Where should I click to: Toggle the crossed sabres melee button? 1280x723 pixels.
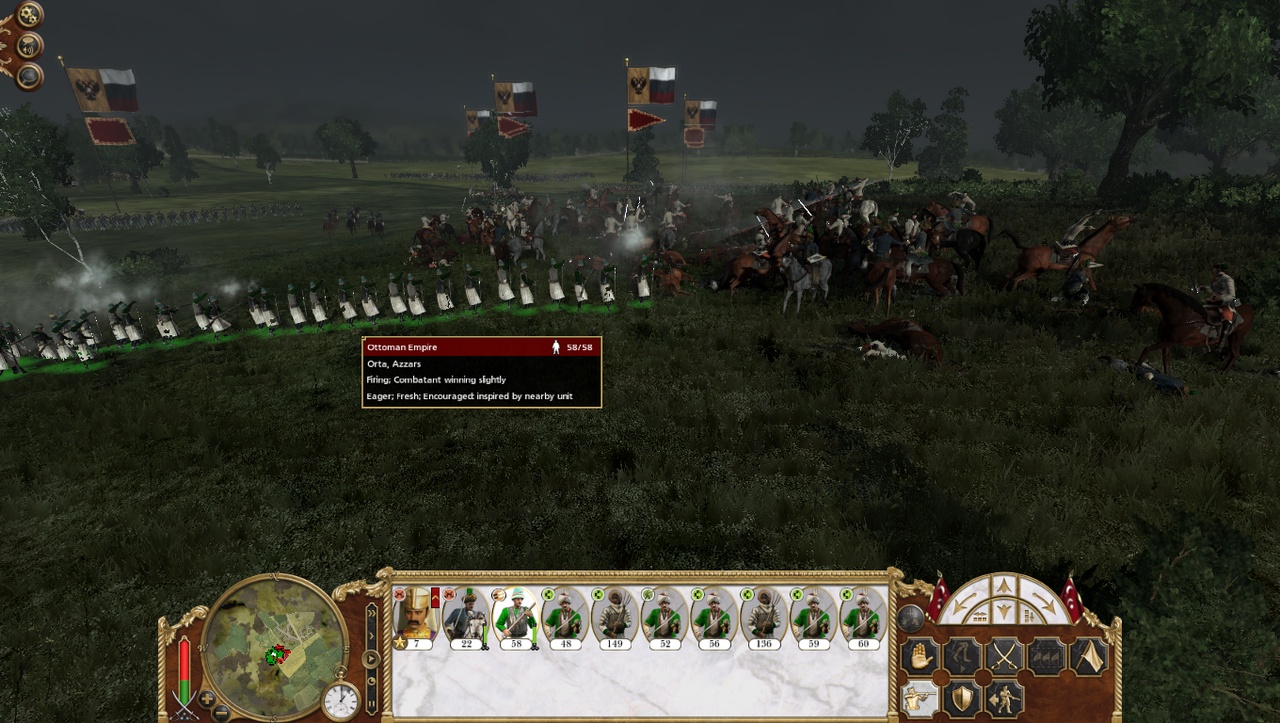[1004, 657]
